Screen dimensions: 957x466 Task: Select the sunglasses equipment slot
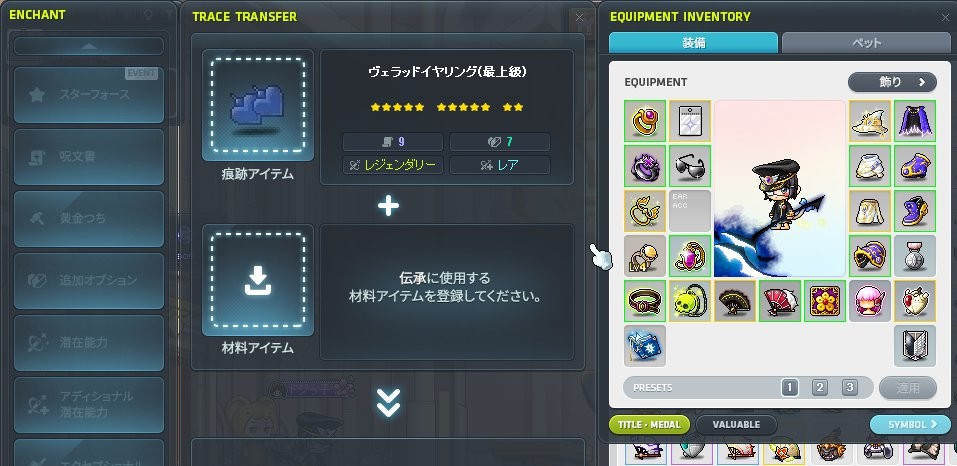689,165
